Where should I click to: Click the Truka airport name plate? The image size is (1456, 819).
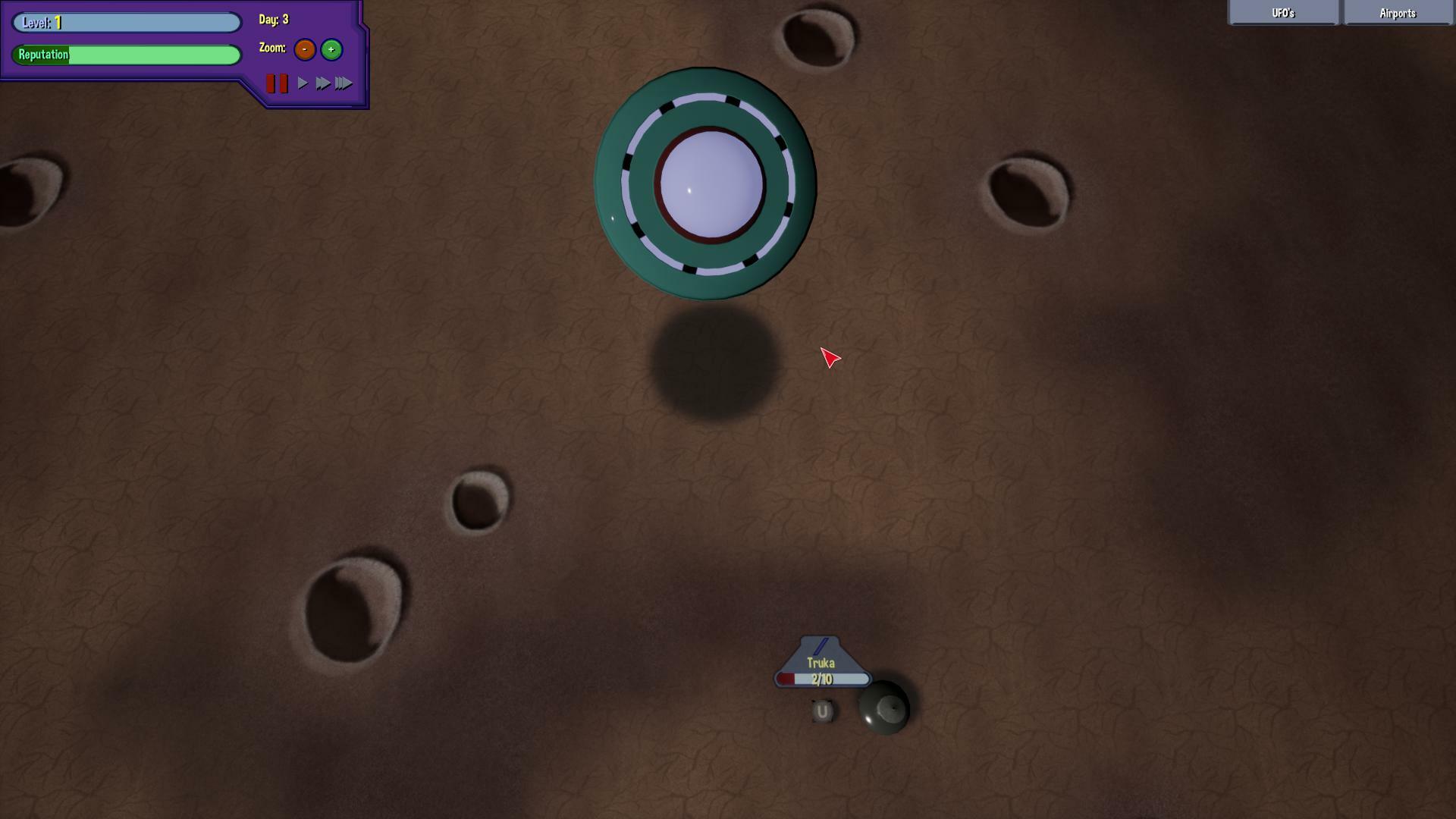point(821,661)
